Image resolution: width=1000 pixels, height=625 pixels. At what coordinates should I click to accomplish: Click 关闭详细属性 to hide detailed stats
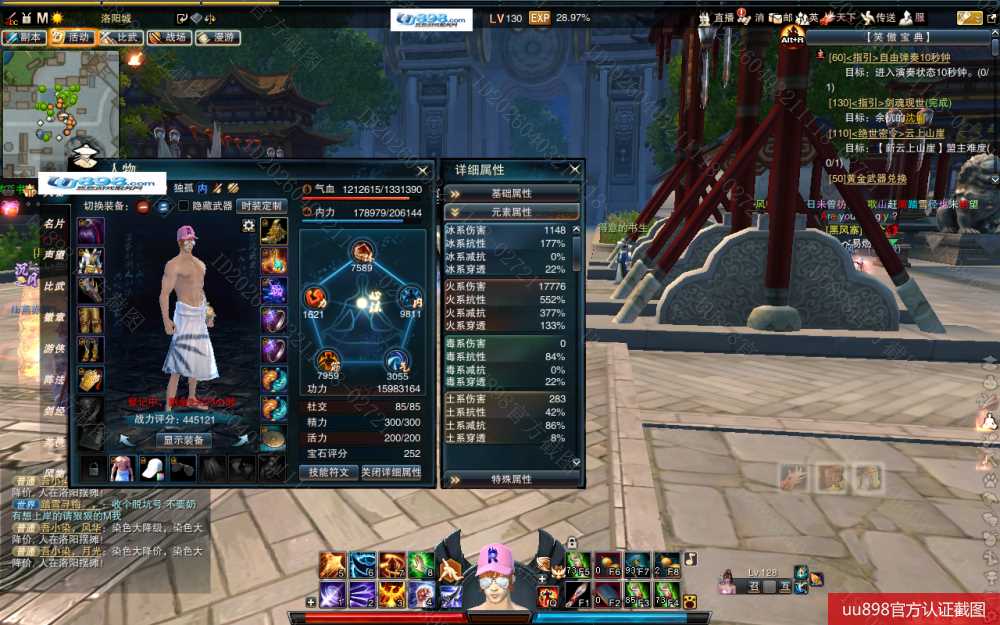391,472
